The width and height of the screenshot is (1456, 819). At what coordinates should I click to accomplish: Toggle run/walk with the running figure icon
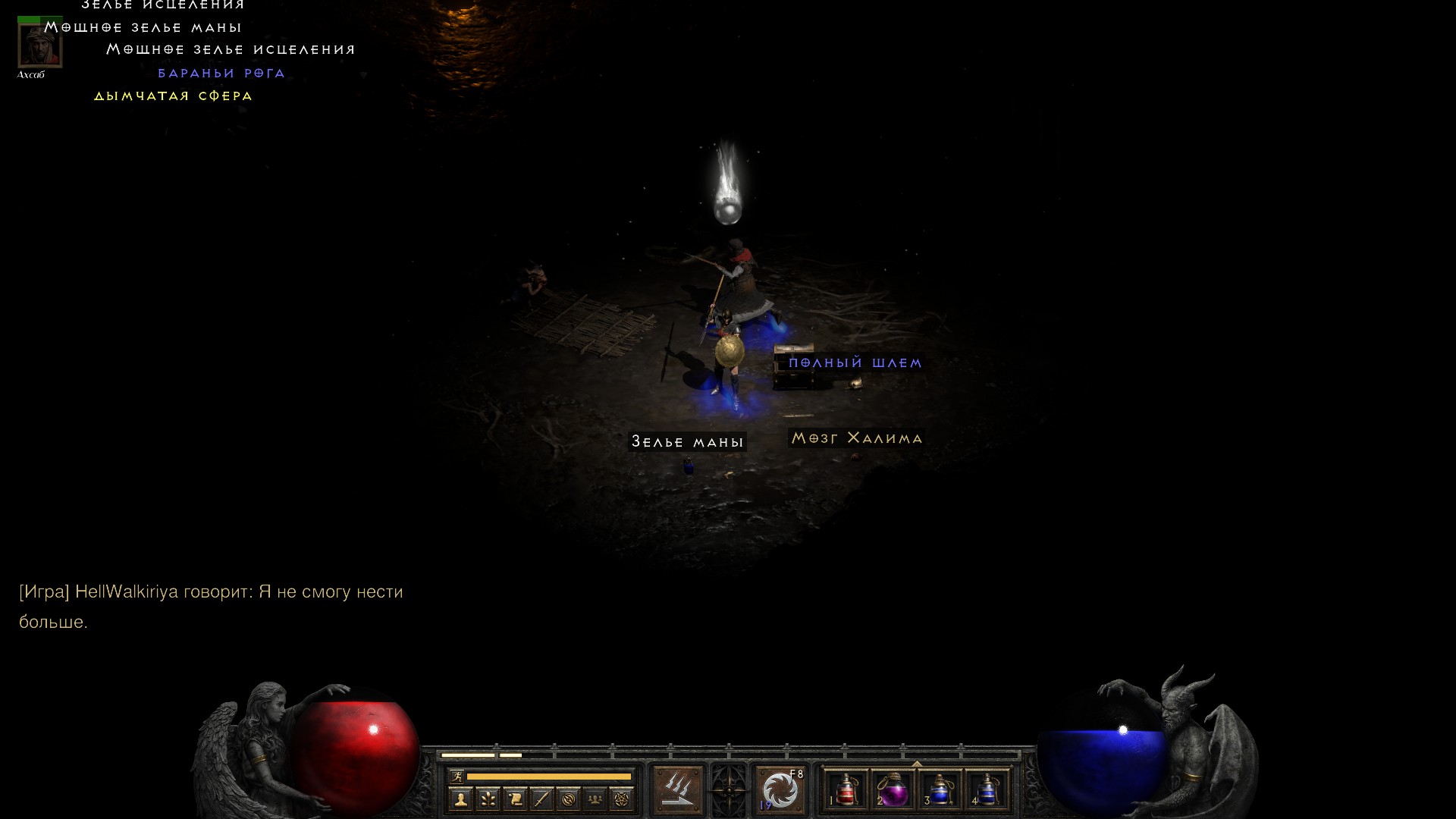pyautogui.click(x=457, y=776)
